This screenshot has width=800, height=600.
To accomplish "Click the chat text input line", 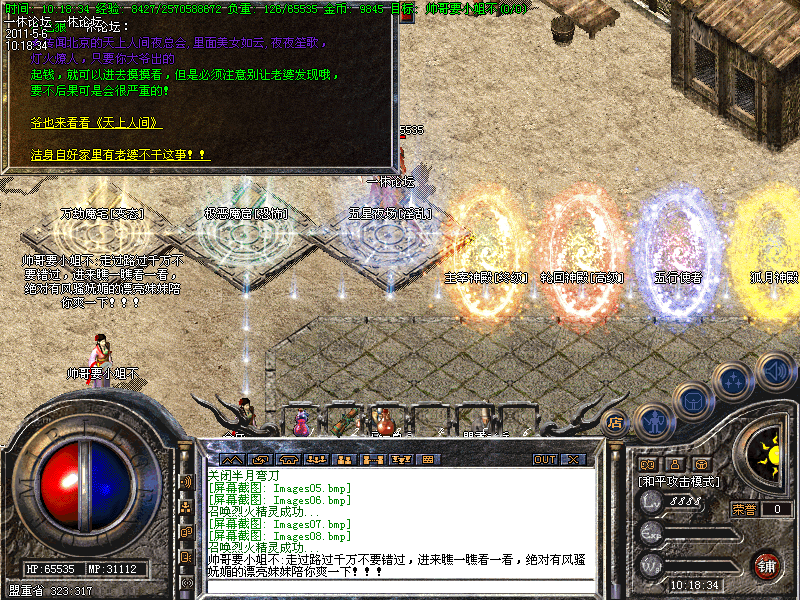I will click(400, 585).
